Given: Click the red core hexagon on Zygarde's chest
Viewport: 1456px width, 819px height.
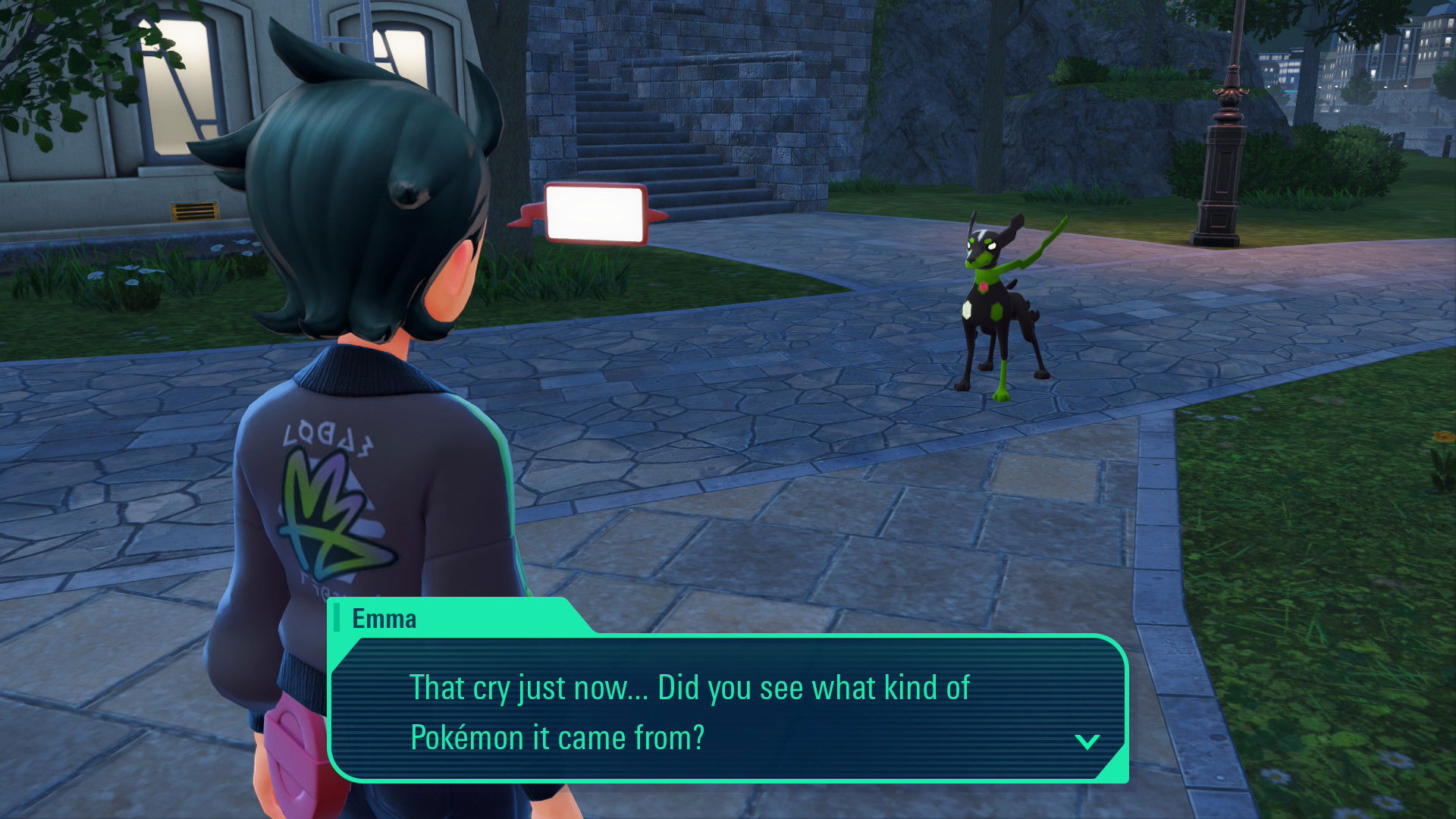Looking at the screenshot, I should (x=984, y=287).
